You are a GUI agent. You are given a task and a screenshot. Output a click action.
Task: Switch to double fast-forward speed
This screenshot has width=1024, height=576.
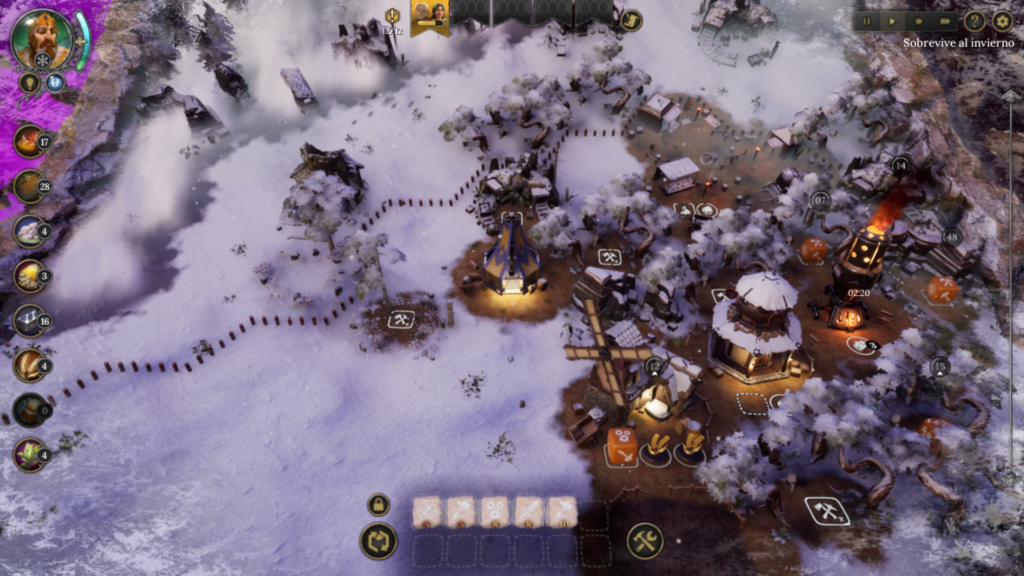(919, 20)
